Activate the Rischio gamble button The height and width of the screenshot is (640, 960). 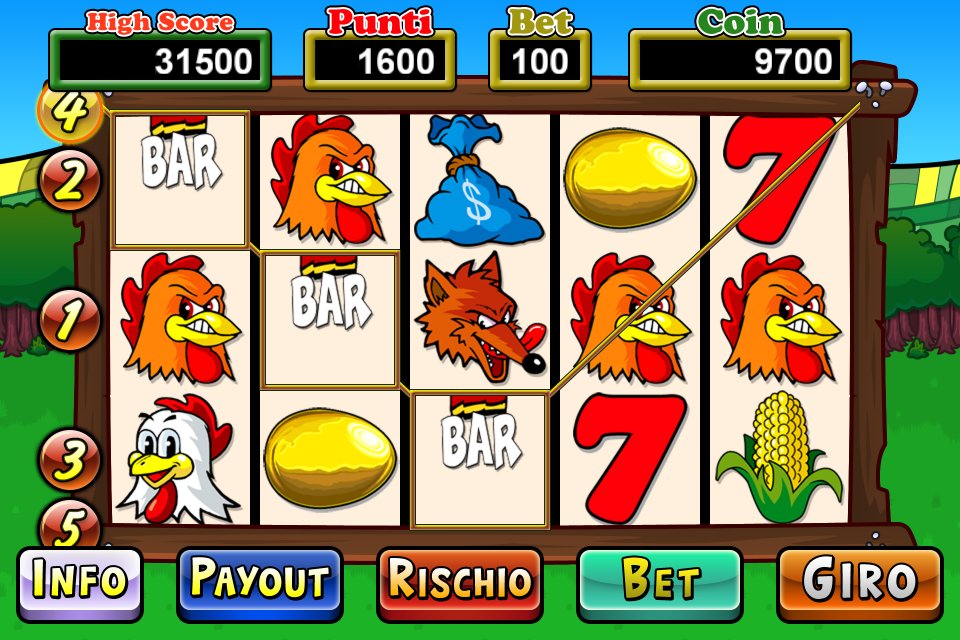(459, 582)
